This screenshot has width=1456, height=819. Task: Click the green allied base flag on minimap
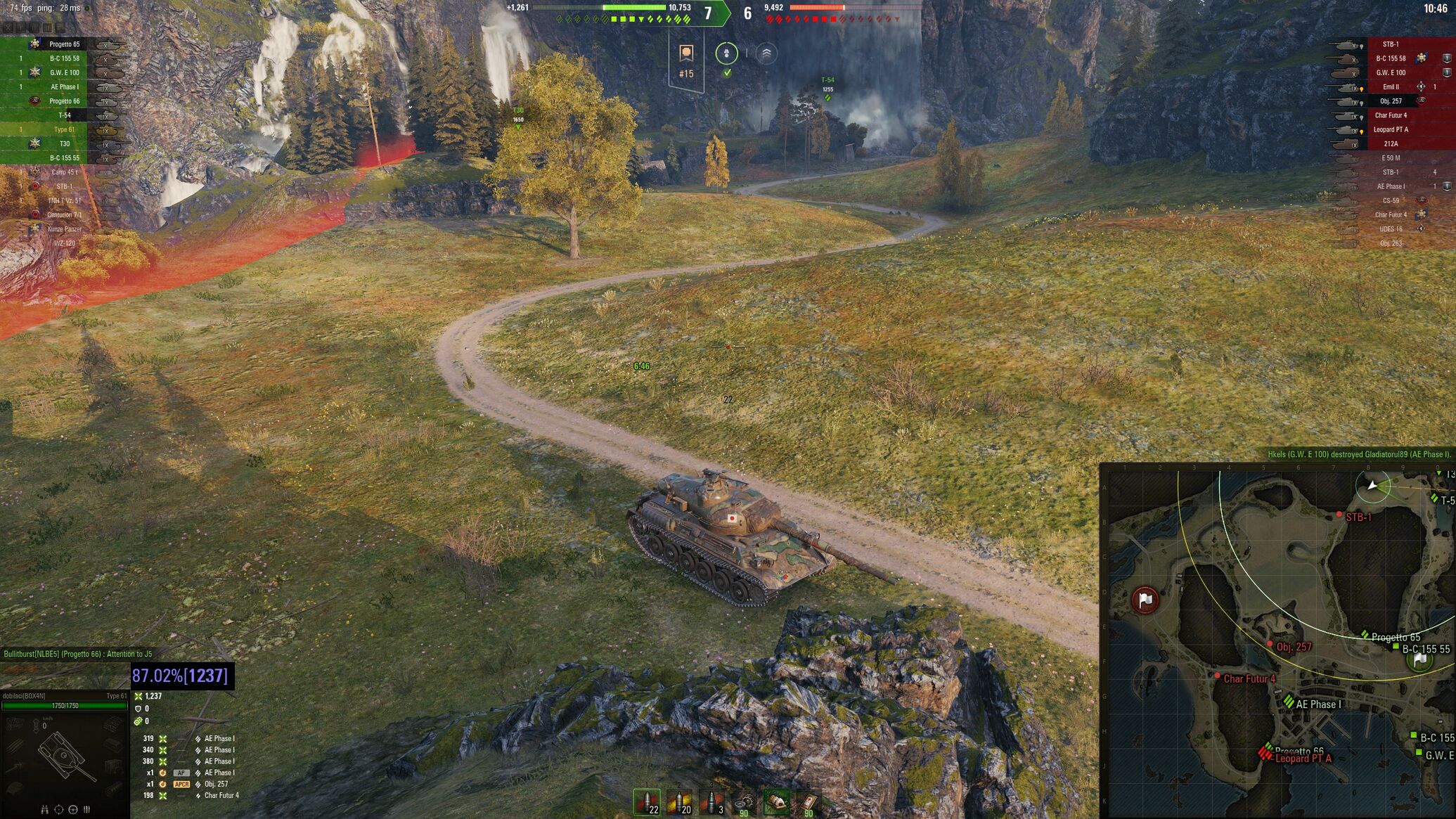(x=1420, y=659)
